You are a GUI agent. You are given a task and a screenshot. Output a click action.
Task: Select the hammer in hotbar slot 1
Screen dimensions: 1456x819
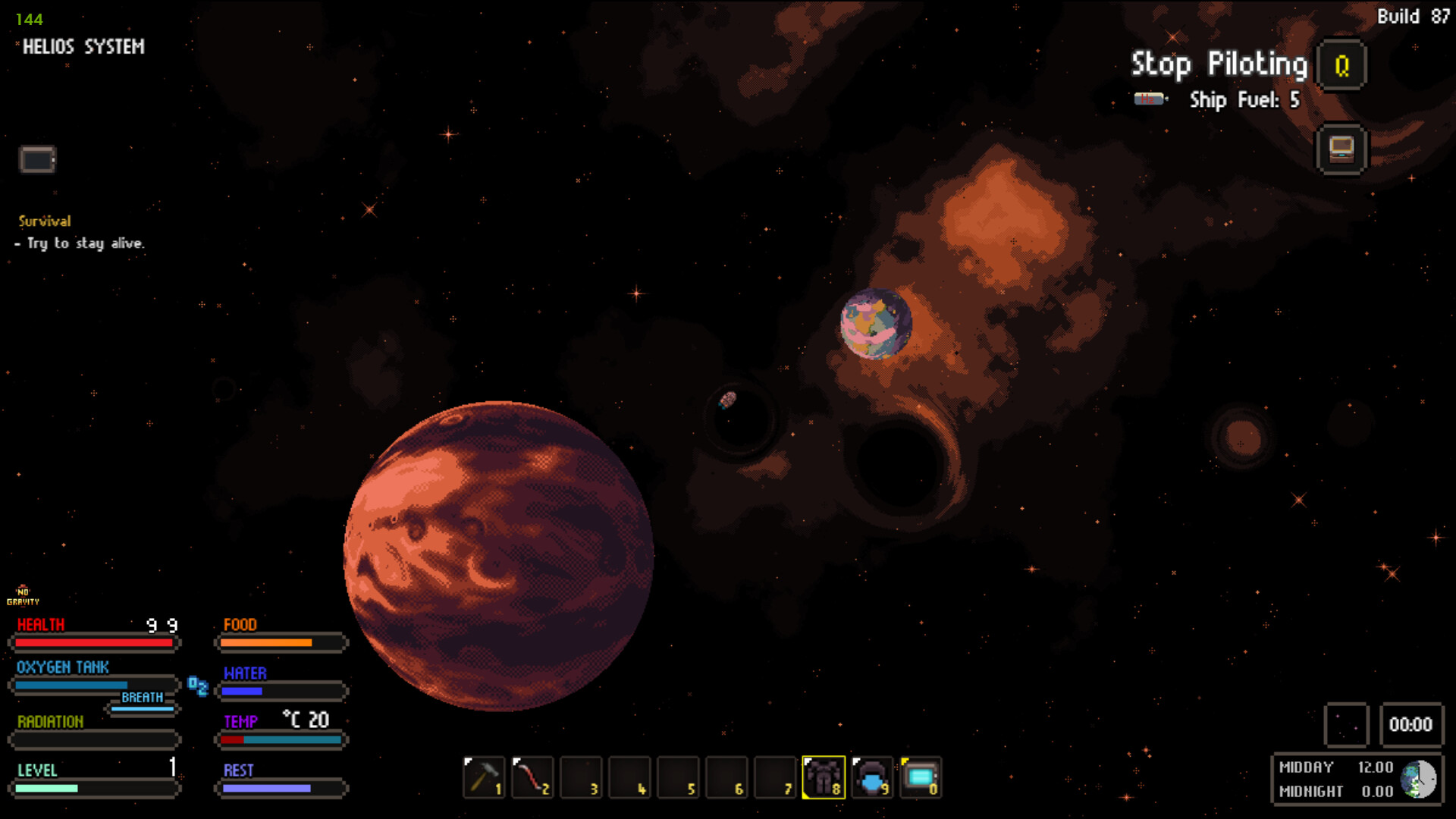click(483, 777)
